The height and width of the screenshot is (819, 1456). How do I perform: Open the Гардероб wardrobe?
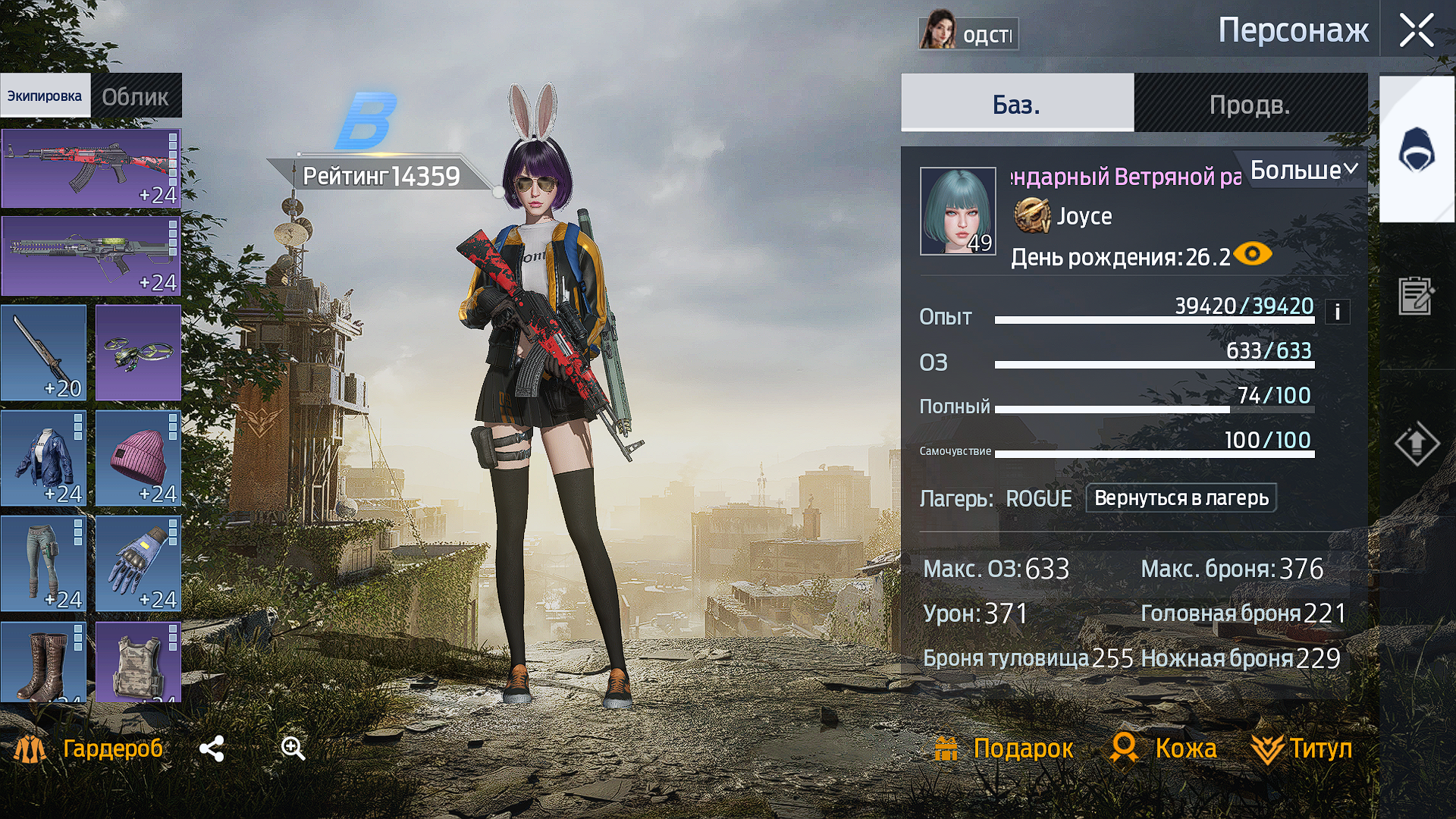click(x=89, y=748)
